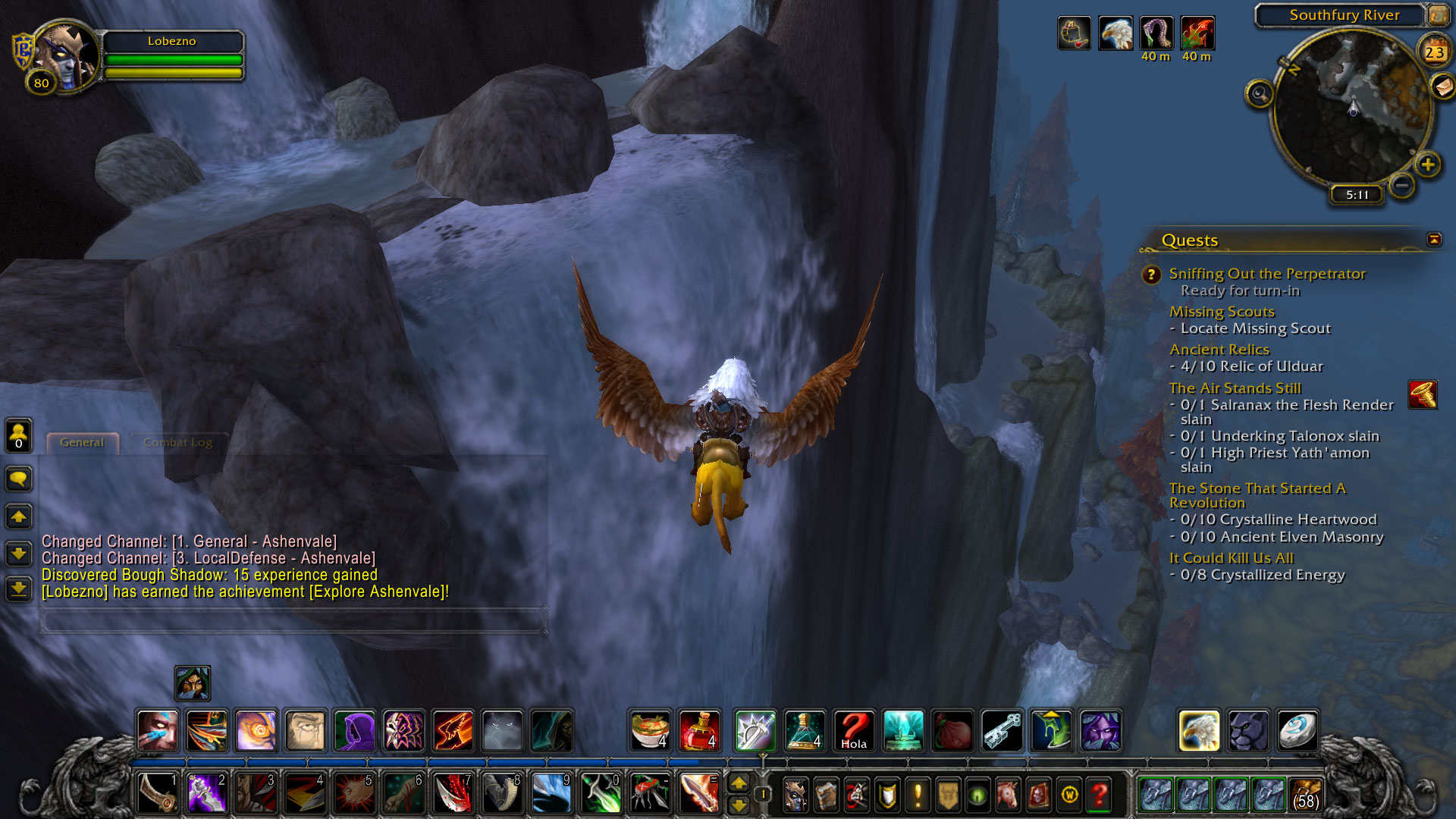Screen dimensions: 1456x819
Task: Zoom out the minimap with minus button
Action: click(x=1402, y=185)
